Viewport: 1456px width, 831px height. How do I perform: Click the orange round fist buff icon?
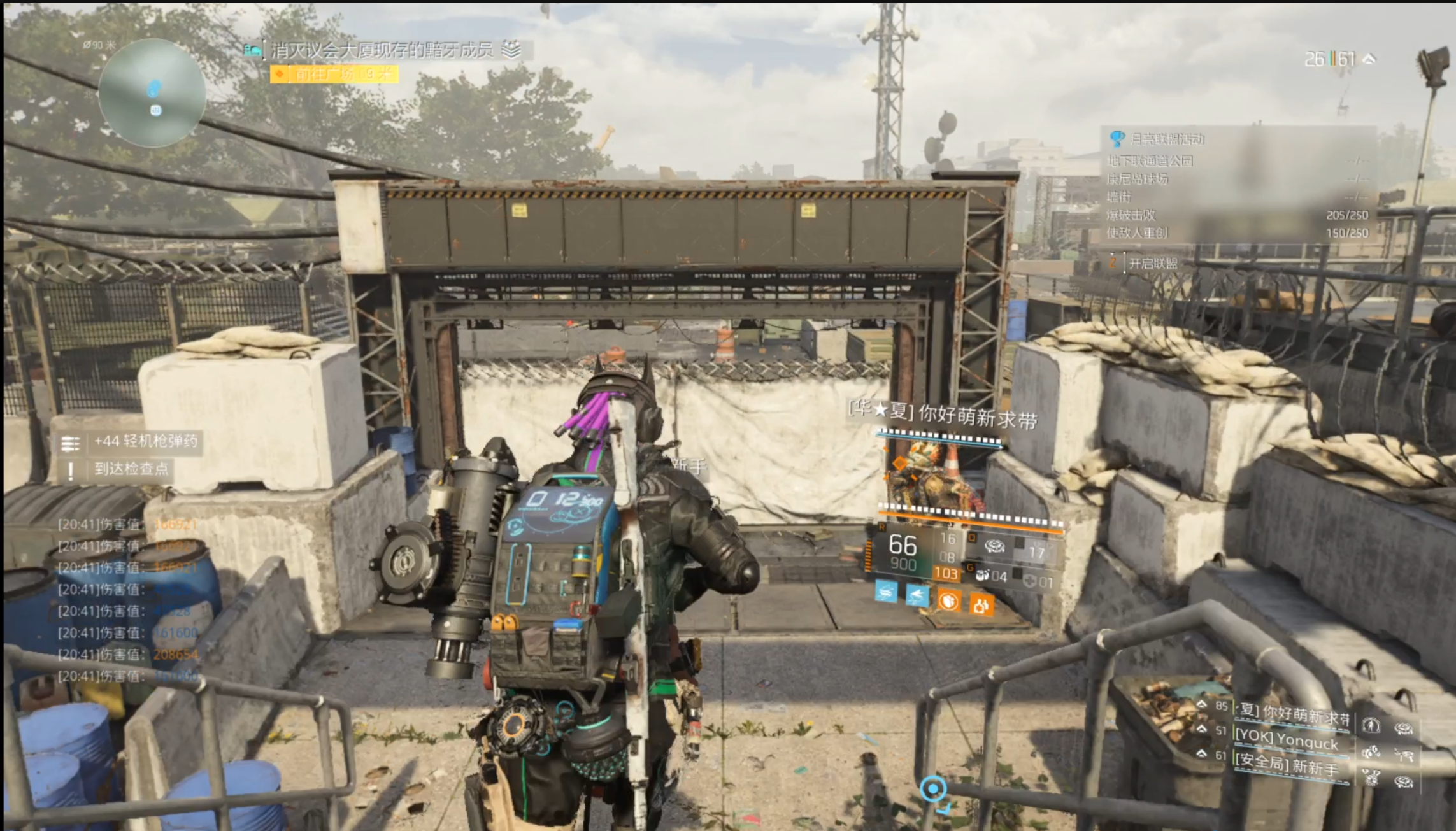click(948, 600)
